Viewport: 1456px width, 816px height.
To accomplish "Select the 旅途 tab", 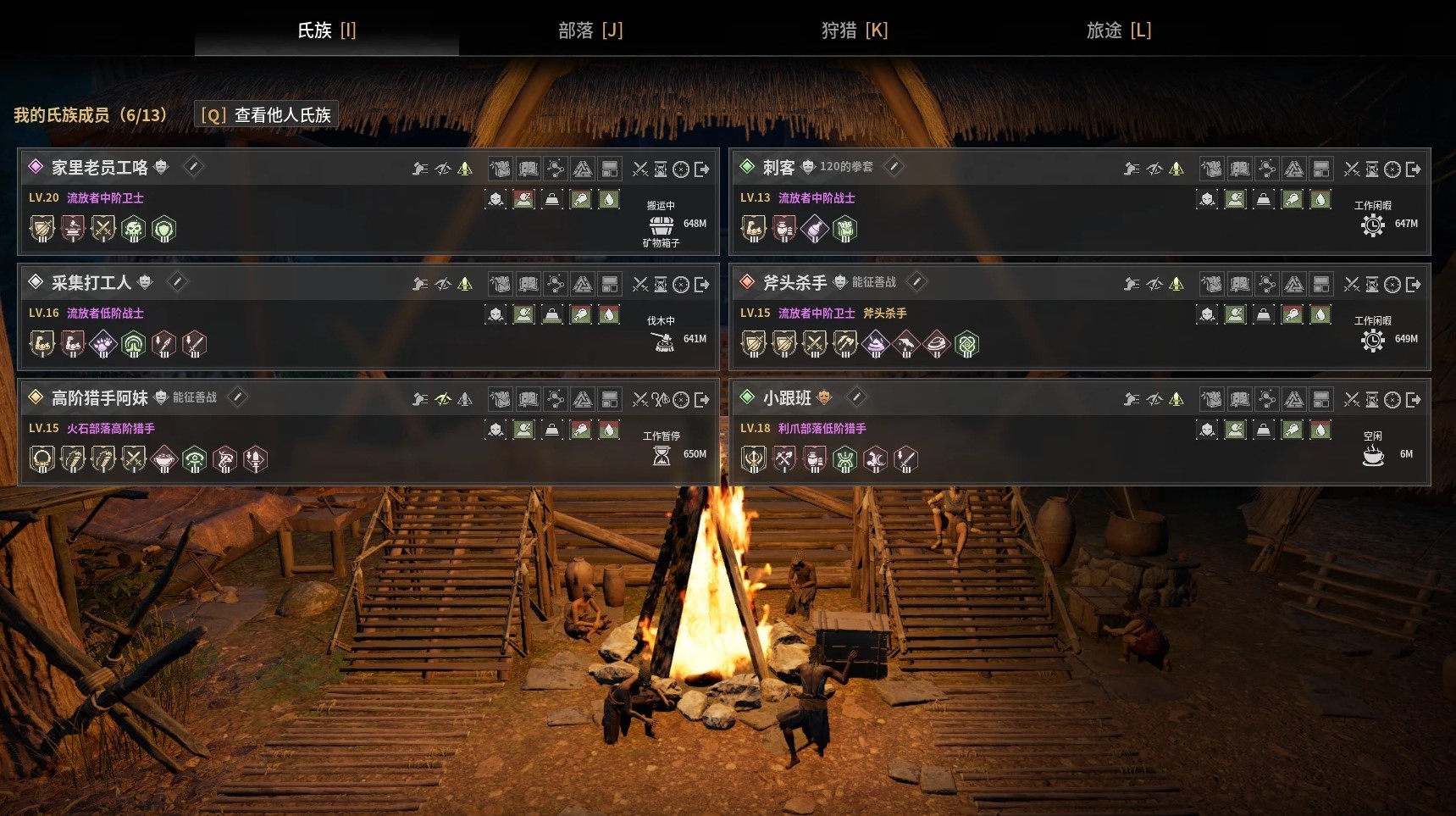I will [x=1118, y=31].
